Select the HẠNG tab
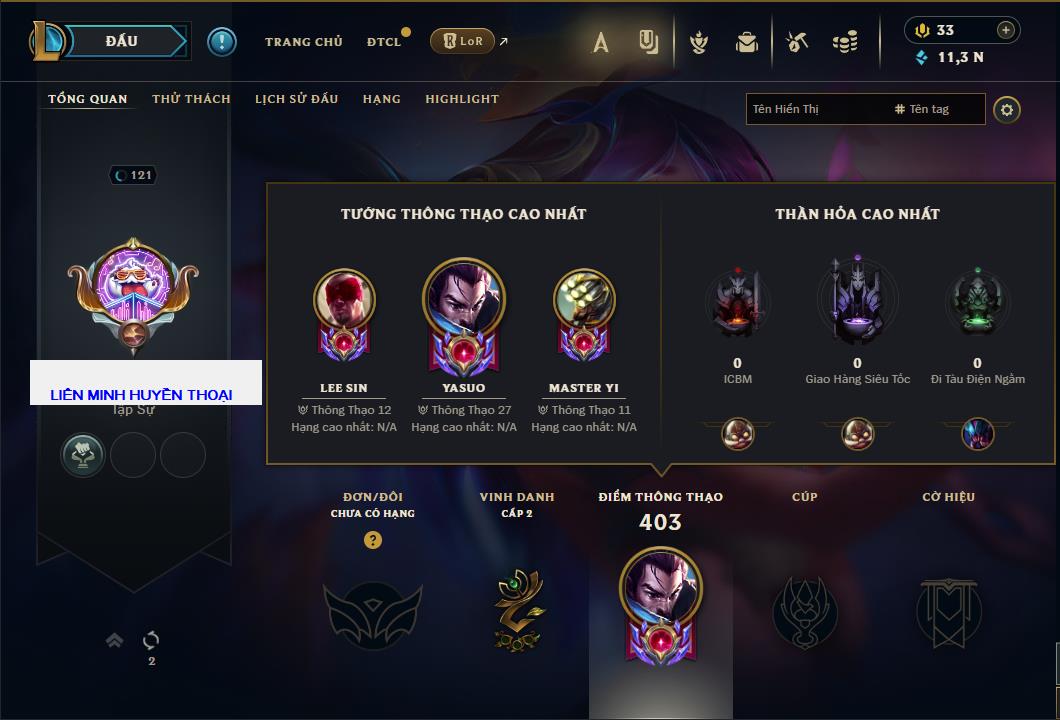Image resolution: width=1060 pixels, height=720 pixels. 381,99
